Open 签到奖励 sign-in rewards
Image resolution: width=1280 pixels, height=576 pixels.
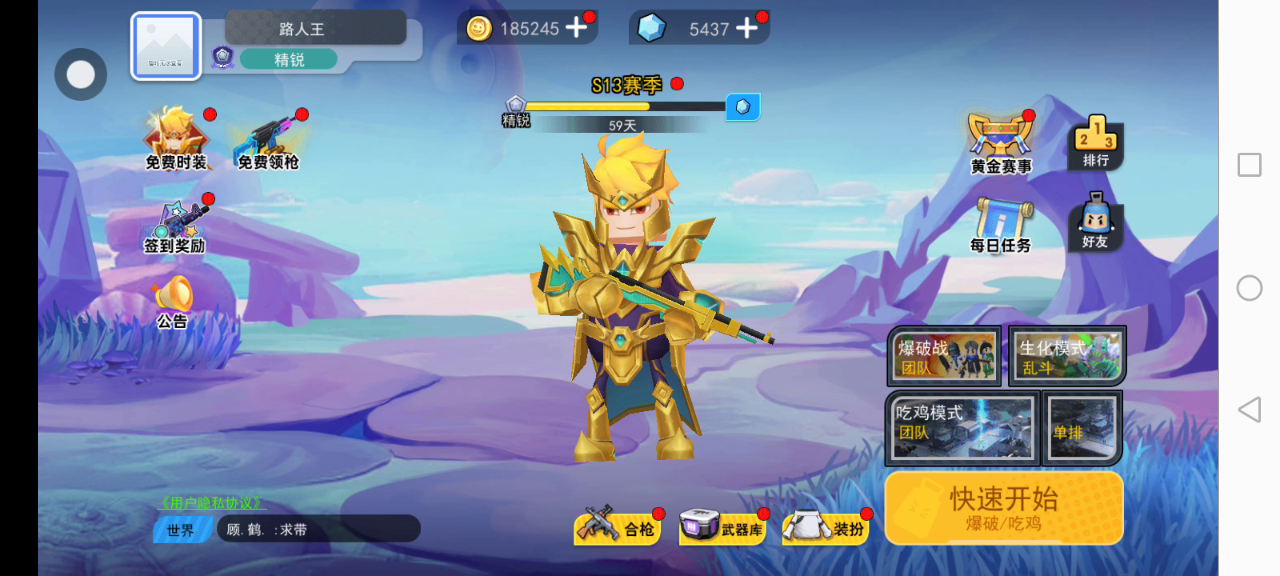point(177,226)
